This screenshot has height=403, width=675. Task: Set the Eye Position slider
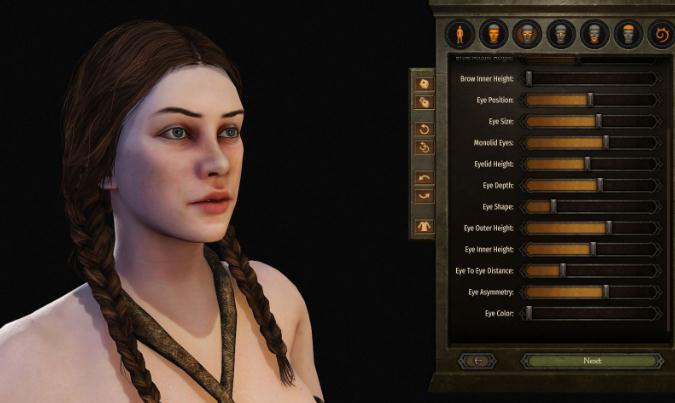click(x=590, y=100)
